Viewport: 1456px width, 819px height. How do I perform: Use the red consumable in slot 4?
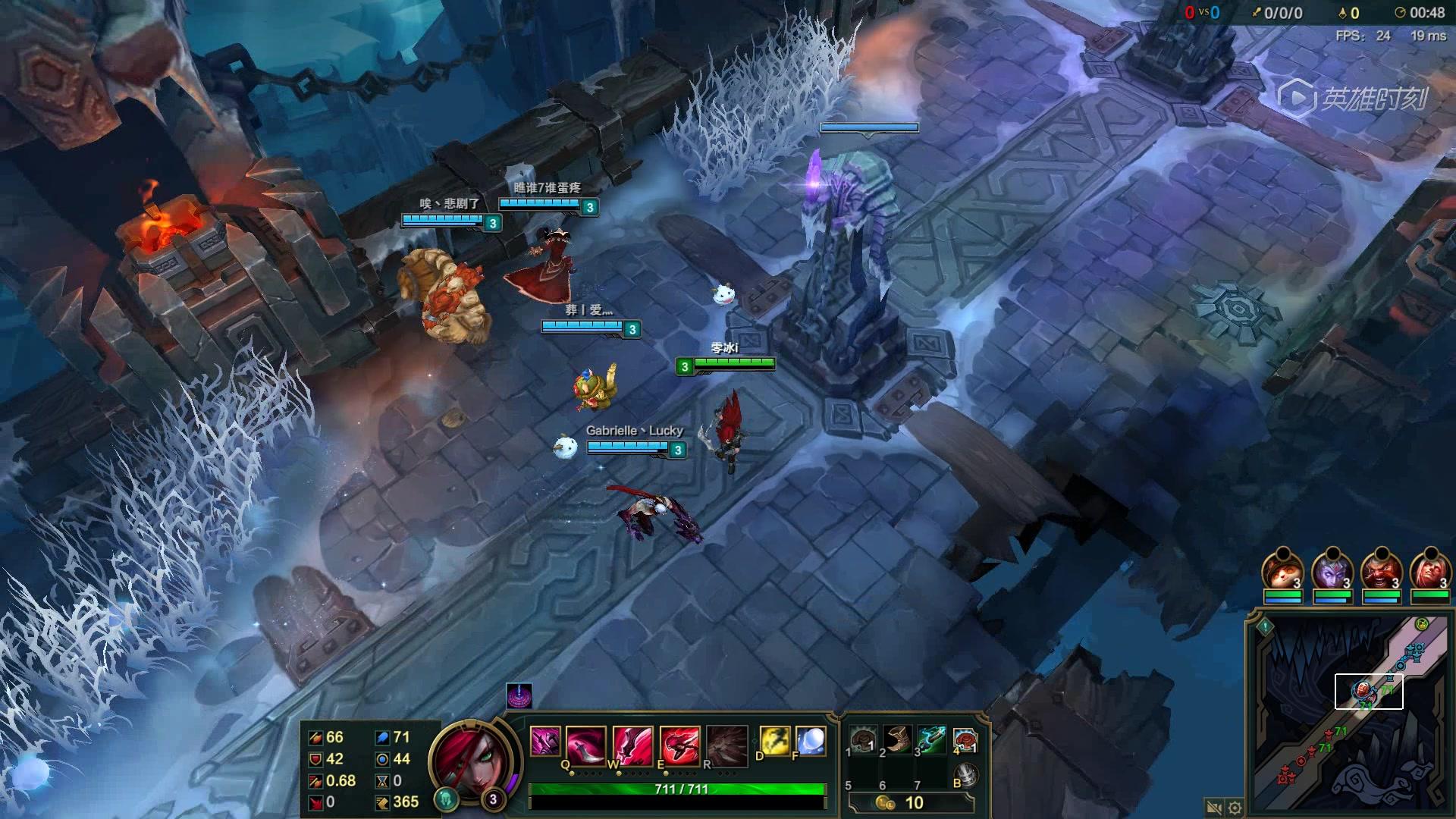[x=965, y=739]
